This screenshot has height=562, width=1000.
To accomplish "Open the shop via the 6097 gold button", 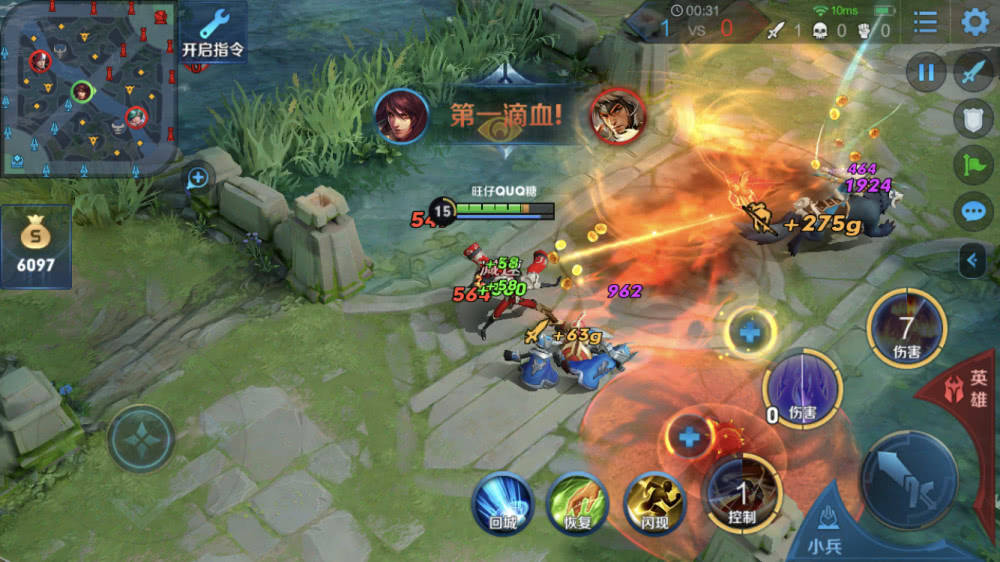I will 35,247.
